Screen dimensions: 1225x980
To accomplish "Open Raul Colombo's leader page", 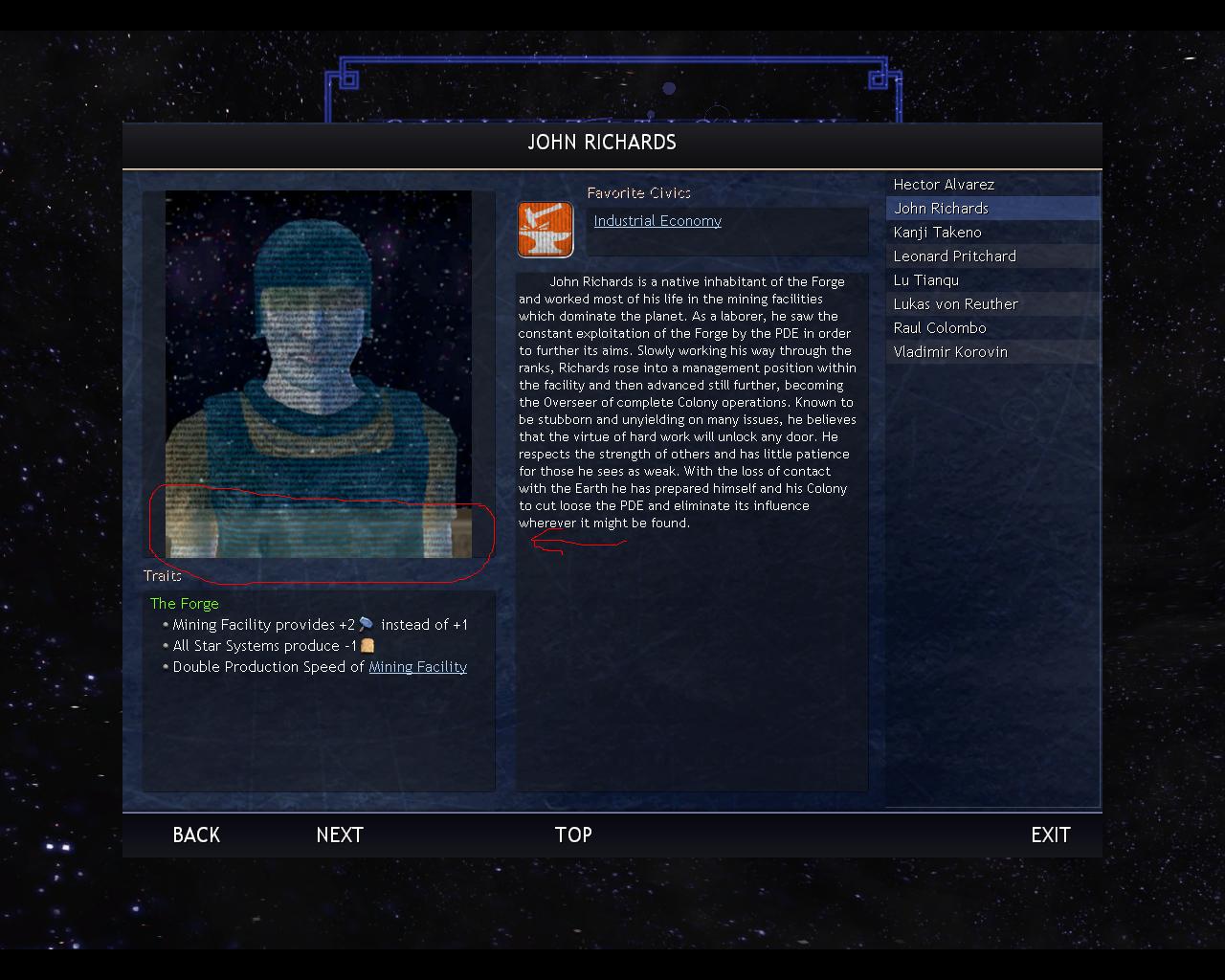I will [x=939, y=328].
